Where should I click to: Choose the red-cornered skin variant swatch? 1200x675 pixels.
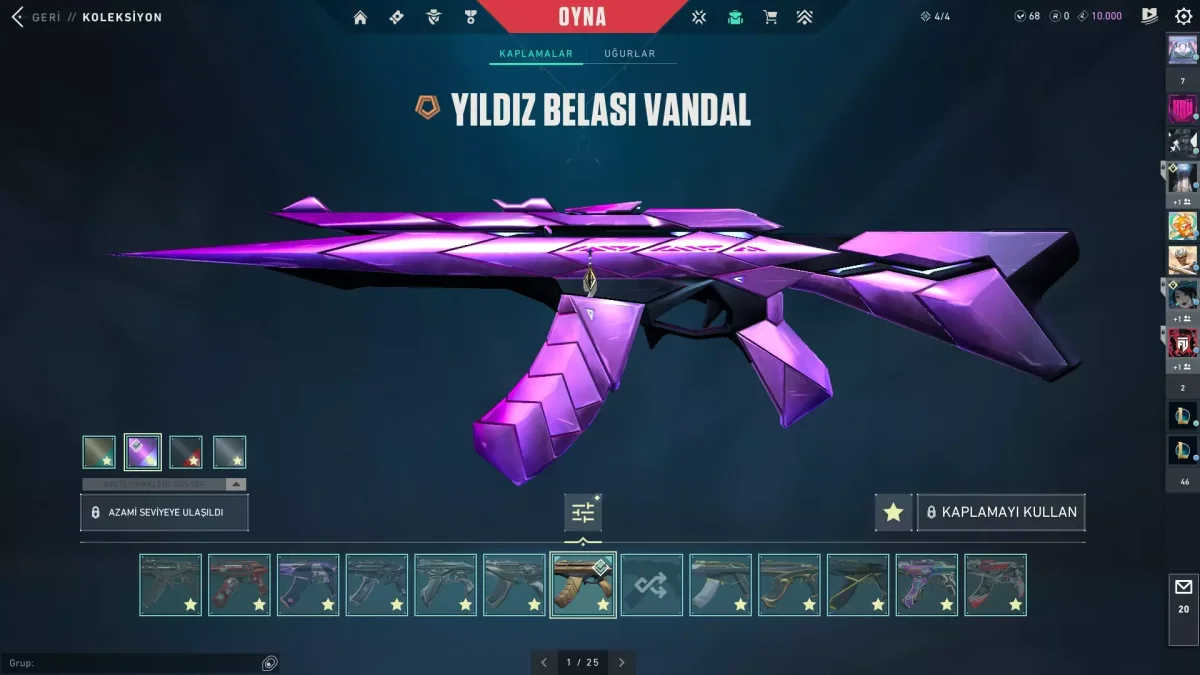pyautogui.click(x=186, y=452)
